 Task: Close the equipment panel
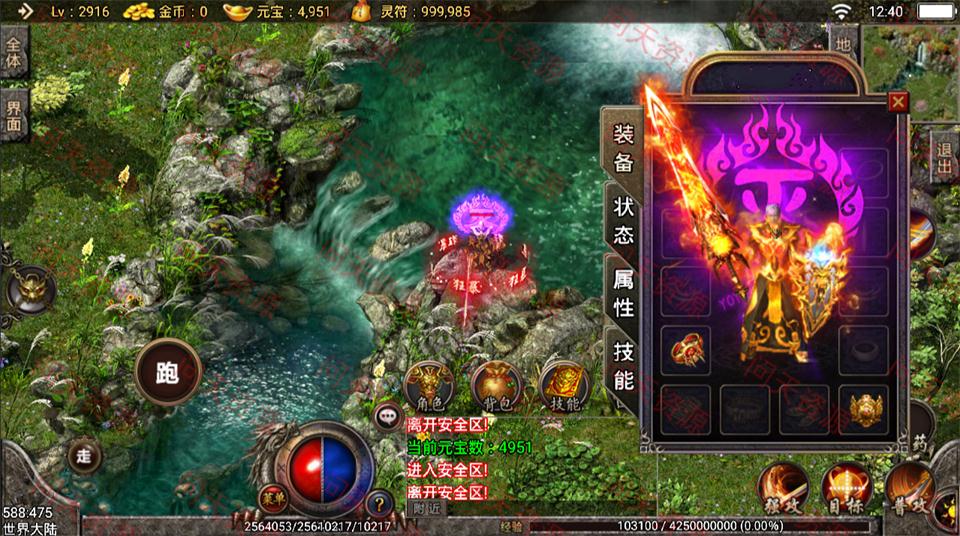coord(897,102)
